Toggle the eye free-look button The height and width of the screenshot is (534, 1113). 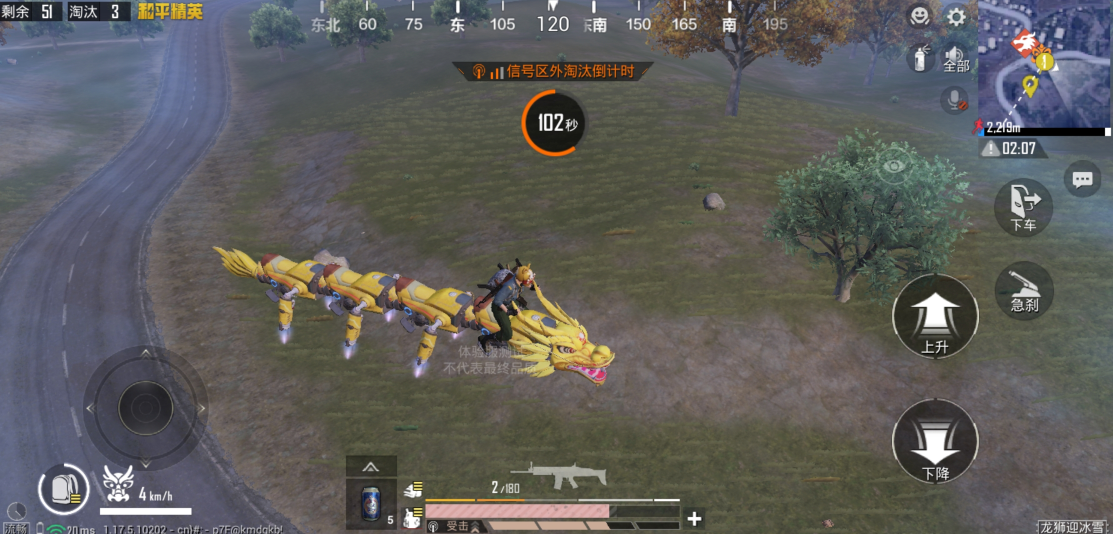(892, 167)
